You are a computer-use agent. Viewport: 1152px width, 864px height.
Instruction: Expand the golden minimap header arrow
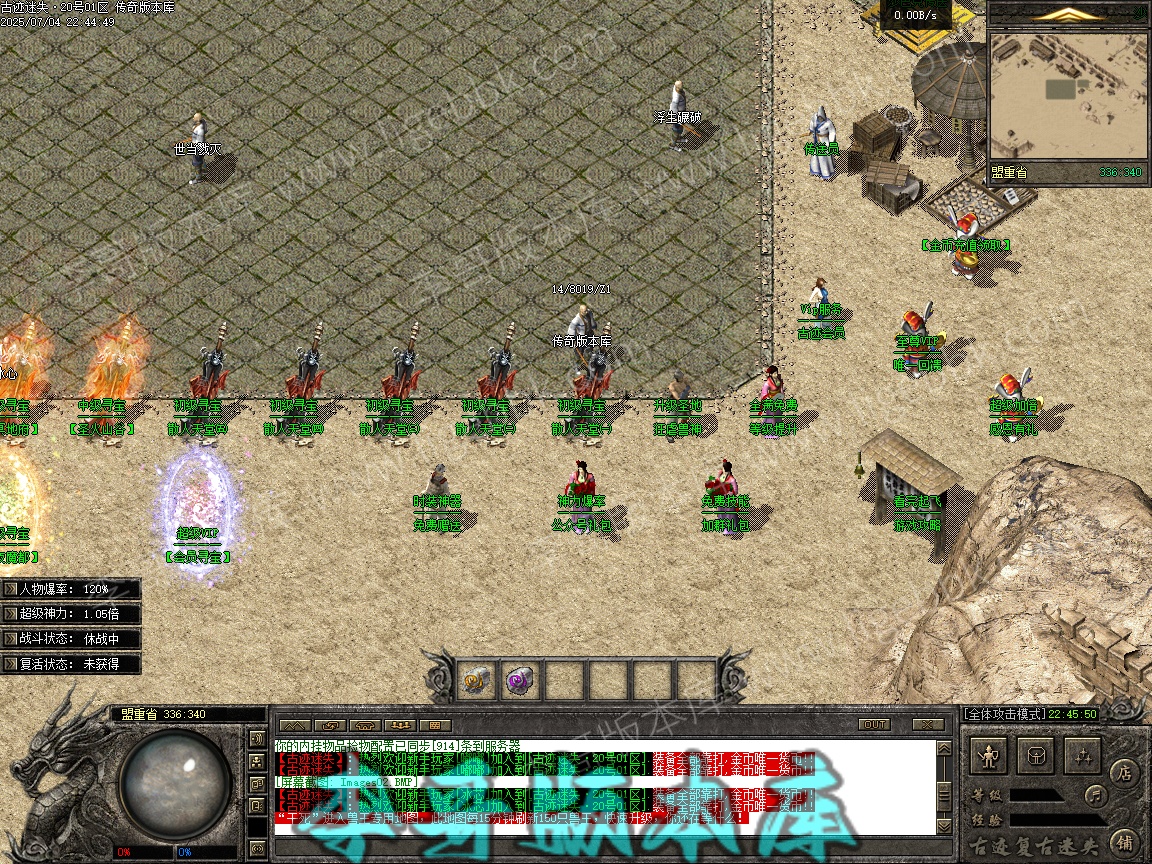pos(1068,14)
